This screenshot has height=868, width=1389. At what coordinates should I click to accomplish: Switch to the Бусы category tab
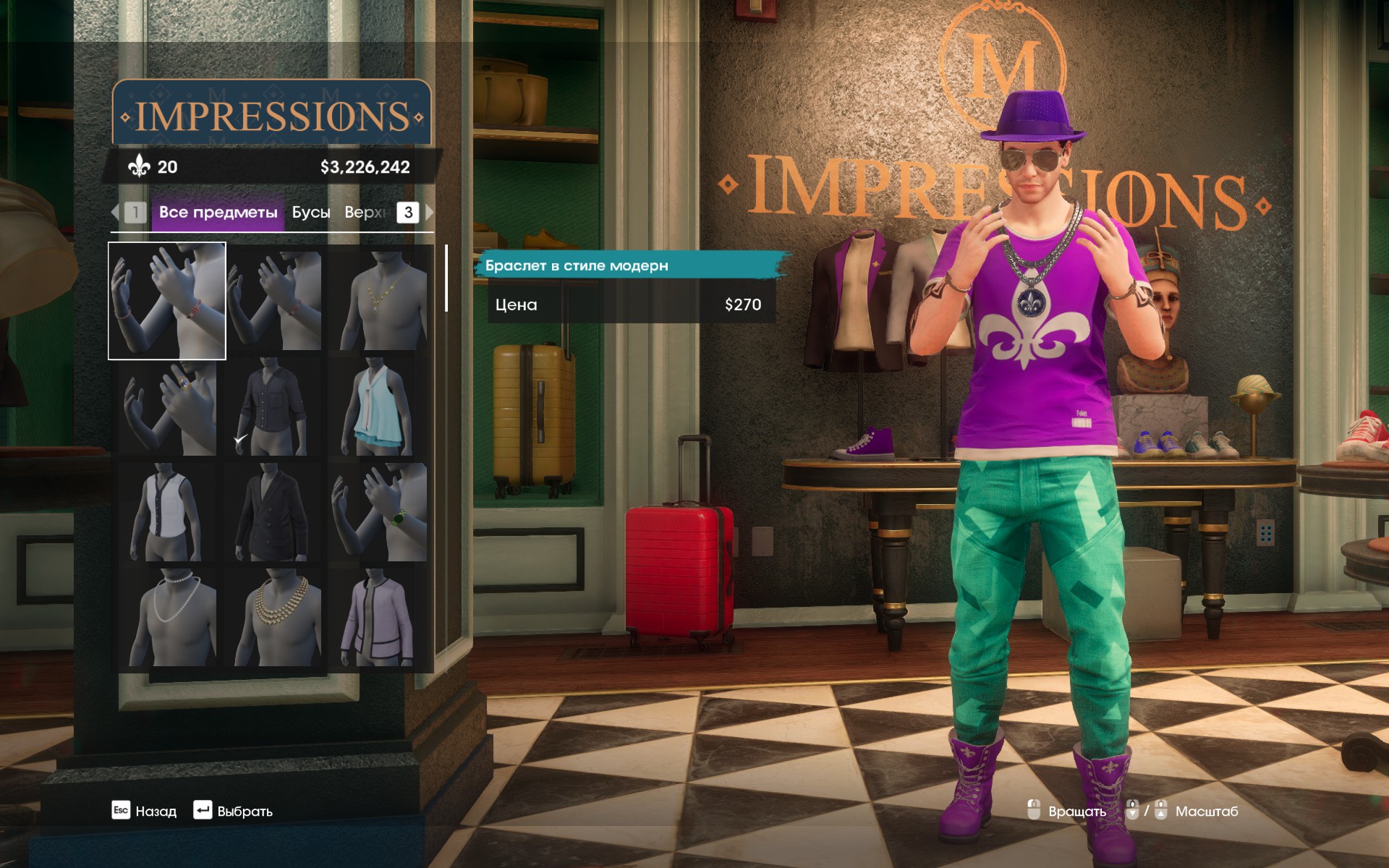311,213
